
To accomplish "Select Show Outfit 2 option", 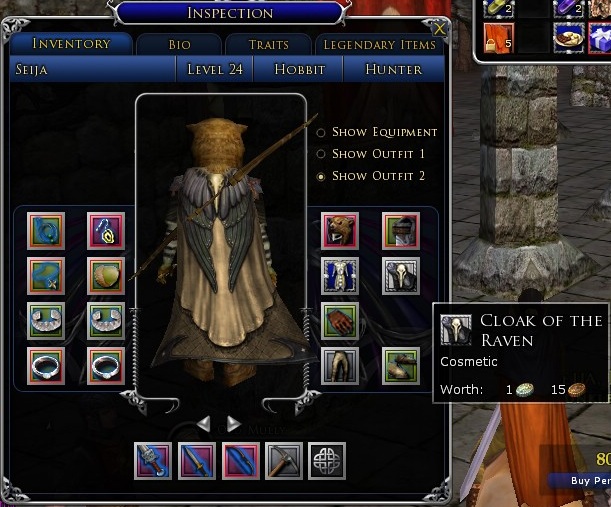I will (x=321, y=176).
